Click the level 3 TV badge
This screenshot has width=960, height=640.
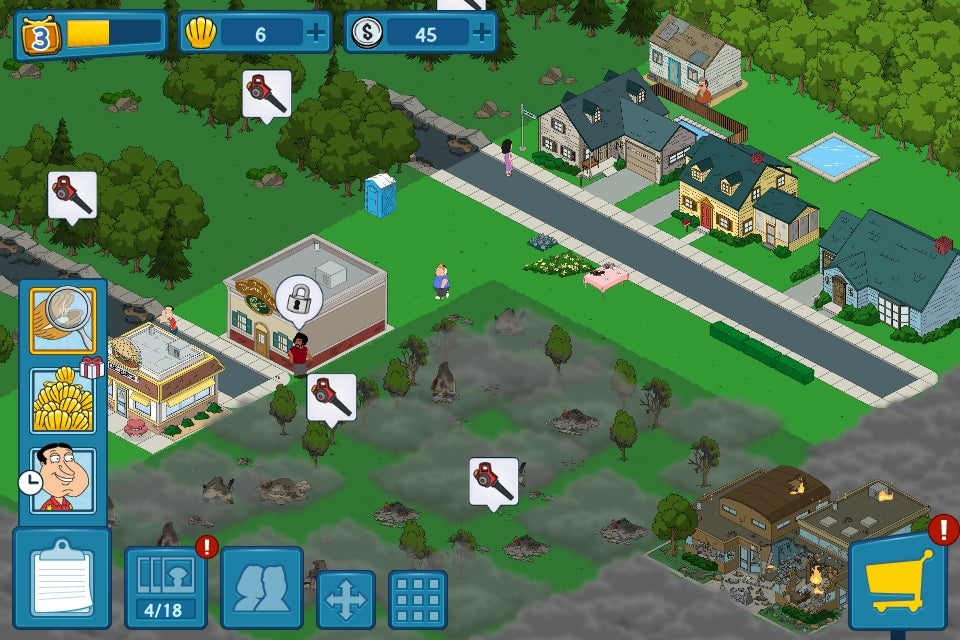(41, 36)
